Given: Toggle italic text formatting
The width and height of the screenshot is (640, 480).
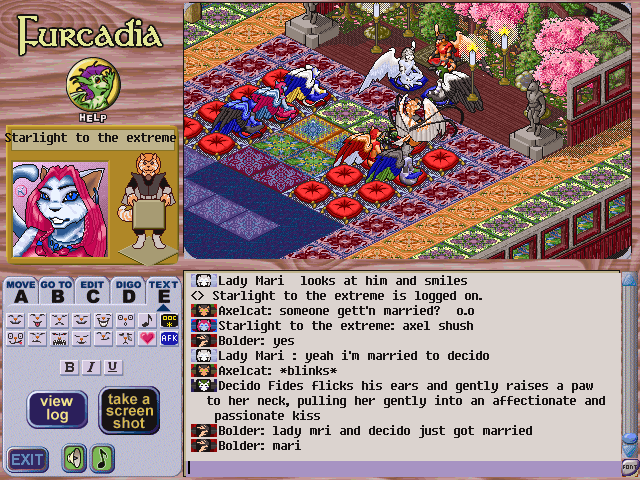Looking at the screenshot, I should 91,367.
